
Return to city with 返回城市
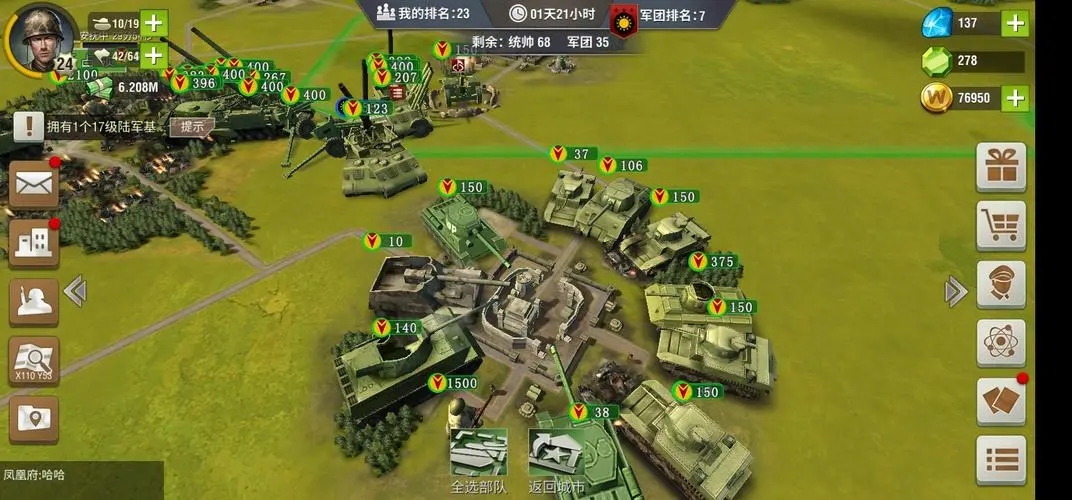tap(557, 460)
